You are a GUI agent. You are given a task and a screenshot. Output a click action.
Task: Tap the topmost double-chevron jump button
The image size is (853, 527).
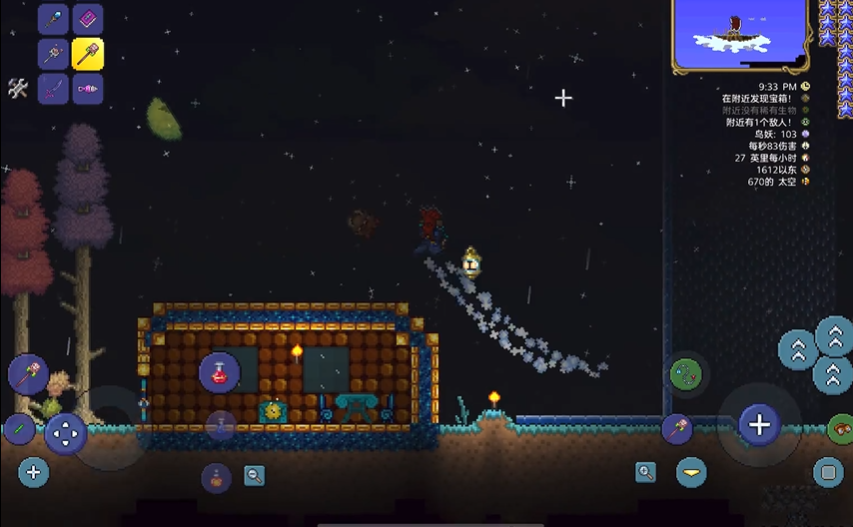pos(835,336)
